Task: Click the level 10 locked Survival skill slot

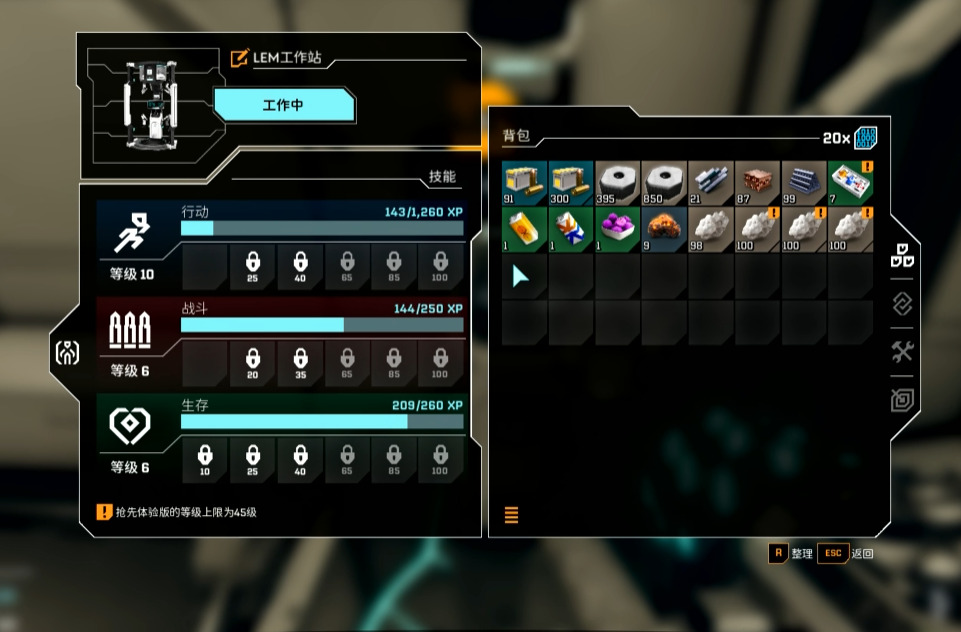Action: pyautogui.click(x=206, y=460)
